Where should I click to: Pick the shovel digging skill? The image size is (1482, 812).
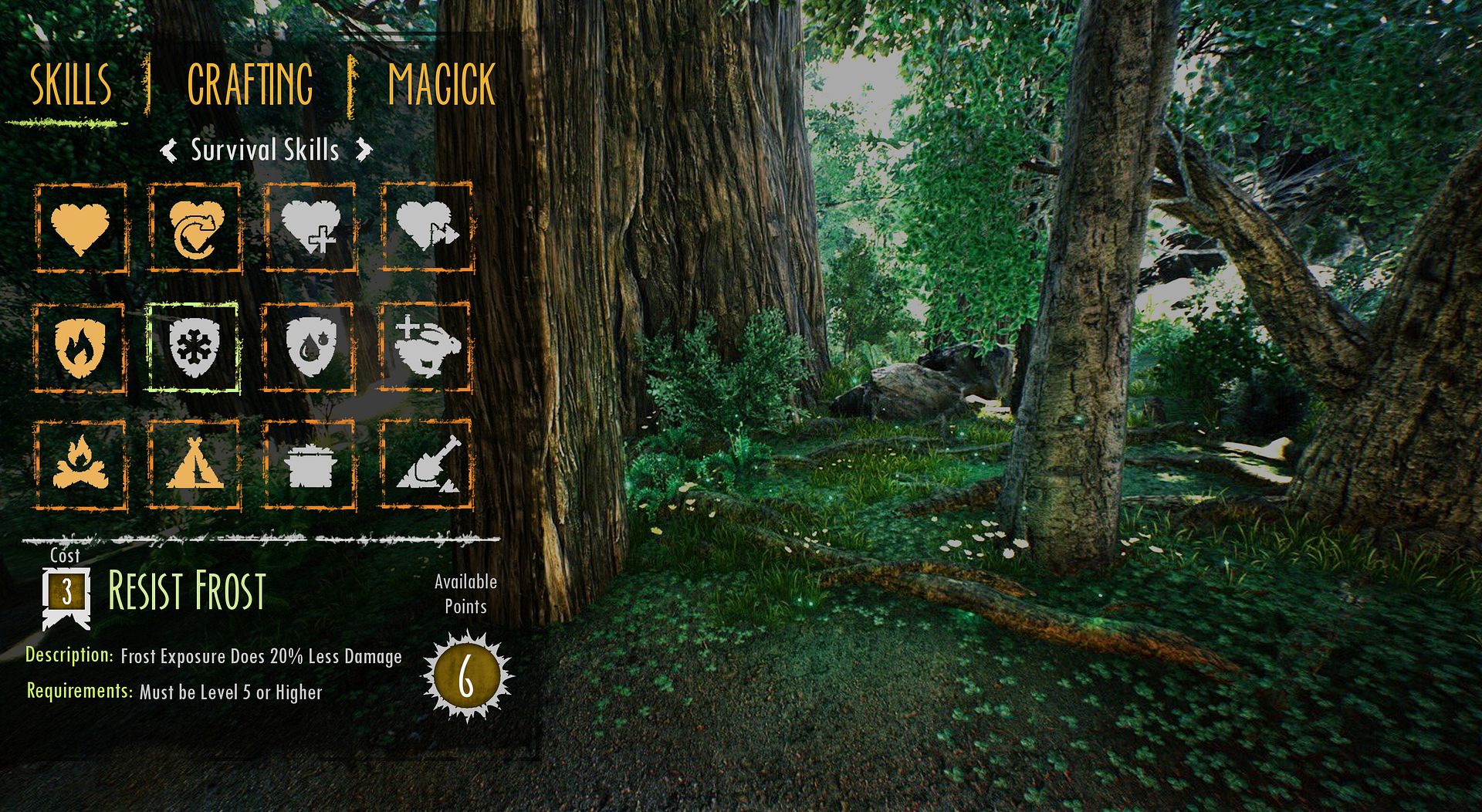click(x=426, y=465)
